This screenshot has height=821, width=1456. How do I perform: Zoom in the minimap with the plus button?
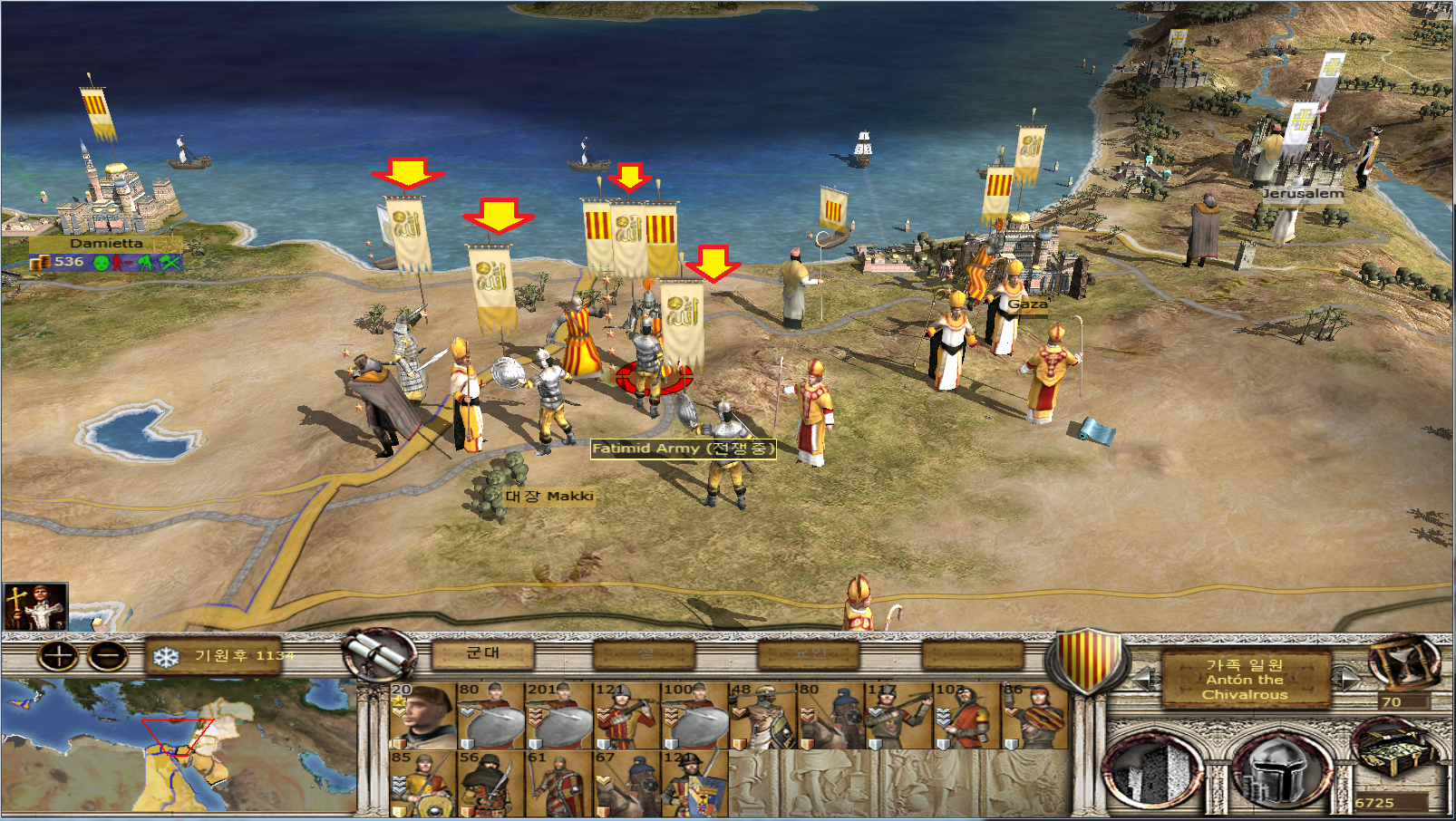click(58, 656)
